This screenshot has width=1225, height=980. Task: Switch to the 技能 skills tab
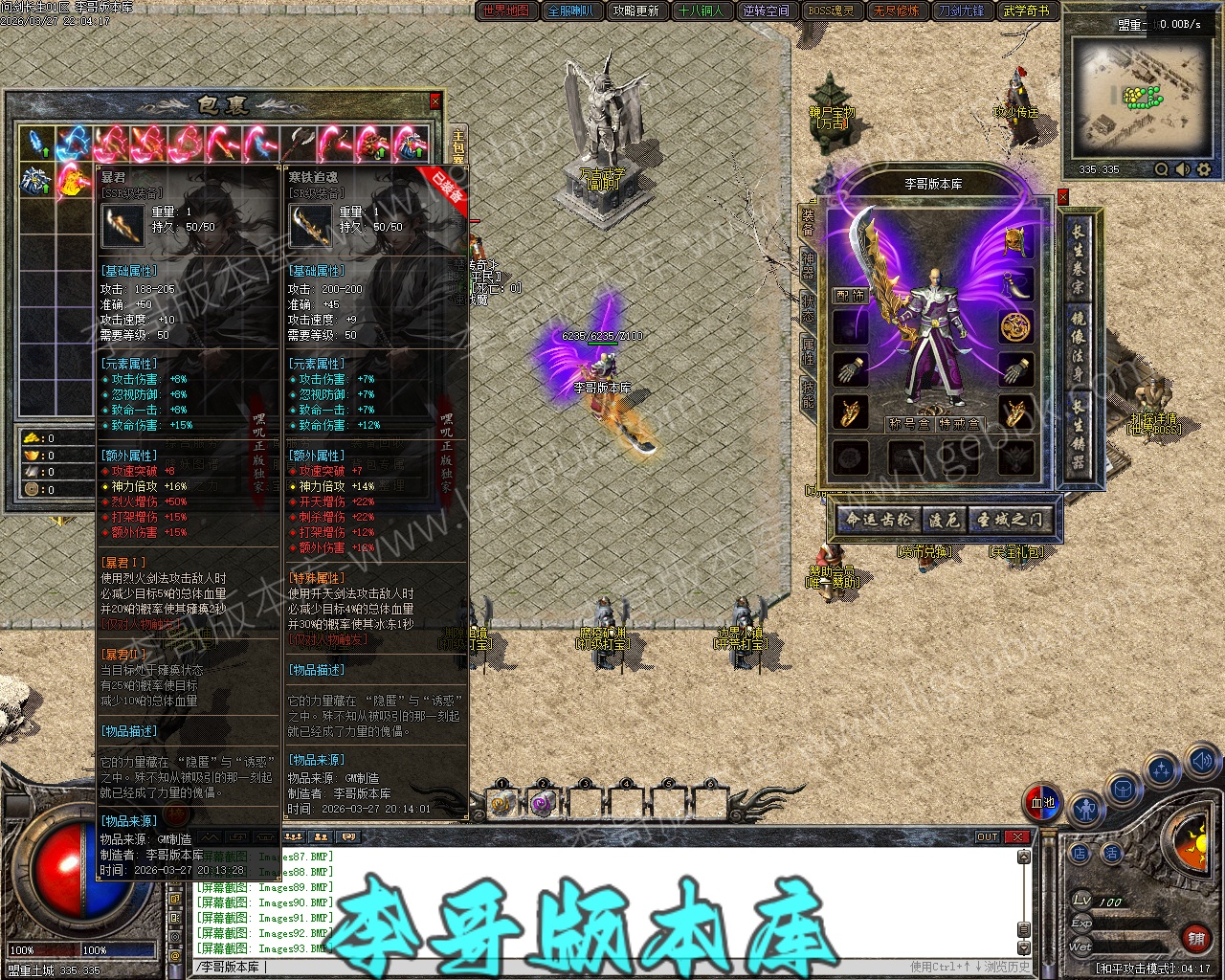(x=808, y=394)
